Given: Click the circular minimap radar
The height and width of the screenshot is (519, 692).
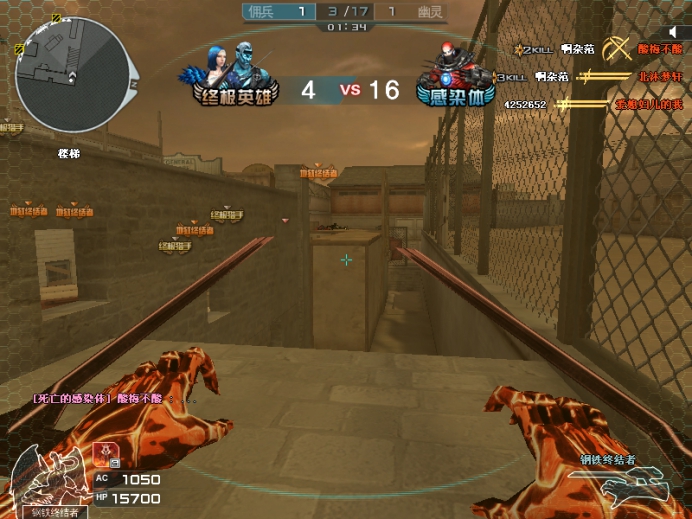Looking at the screenshot, I should (72, 74).
